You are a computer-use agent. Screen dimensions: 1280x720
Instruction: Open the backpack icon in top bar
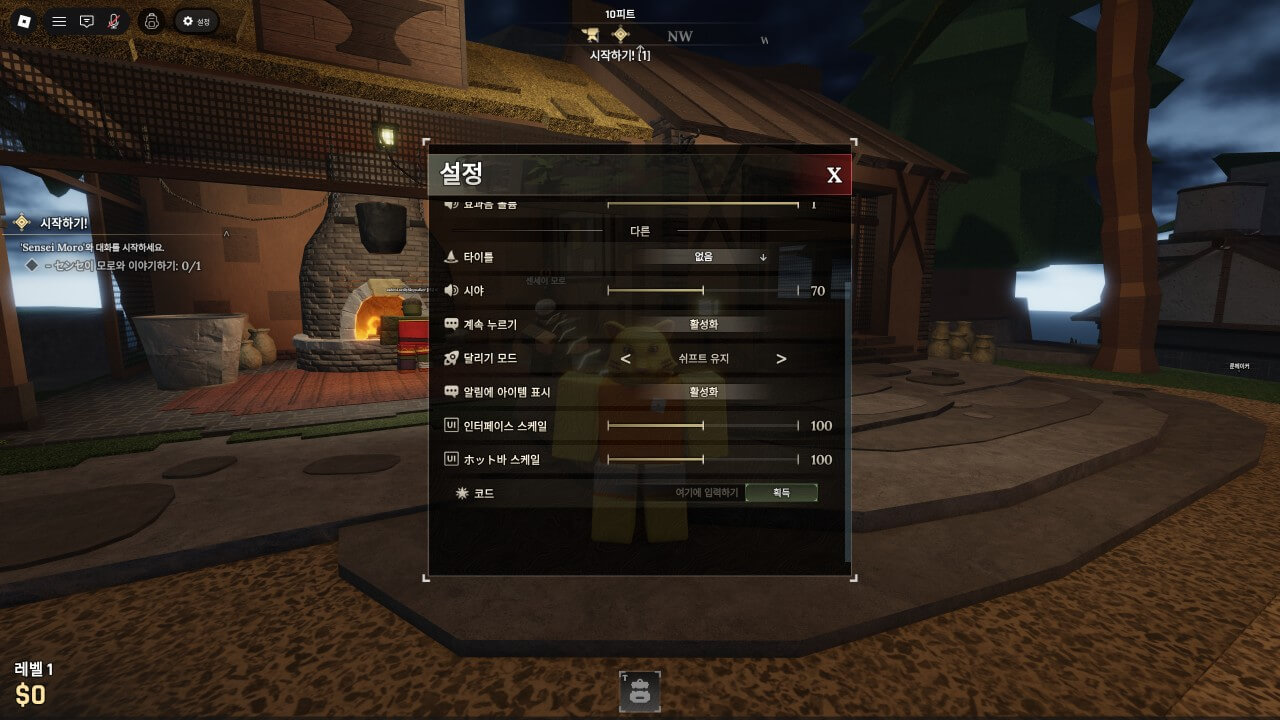tap(151, 21)
